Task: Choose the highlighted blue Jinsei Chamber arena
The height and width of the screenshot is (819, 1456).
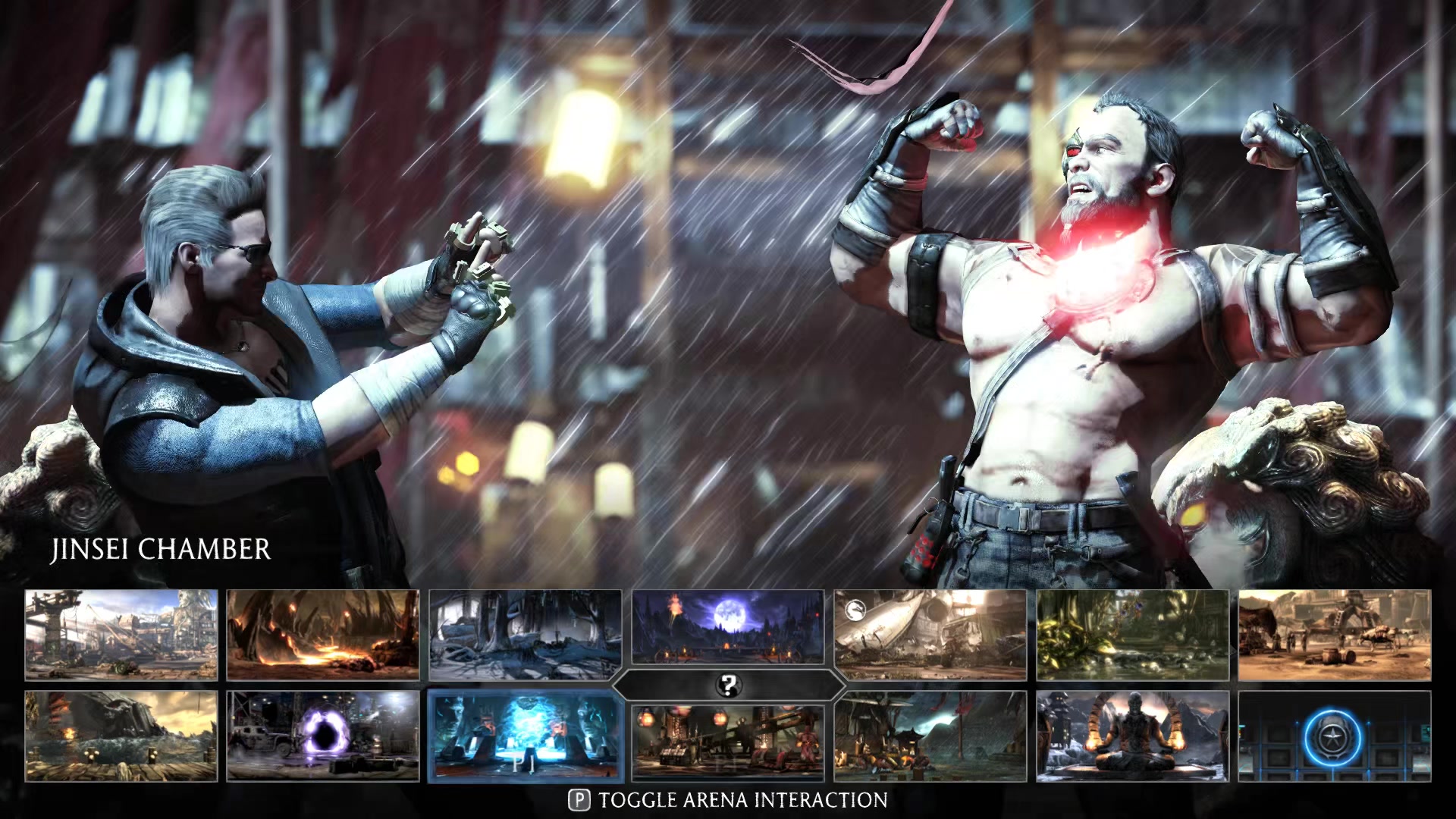Action: coord(525,736)
